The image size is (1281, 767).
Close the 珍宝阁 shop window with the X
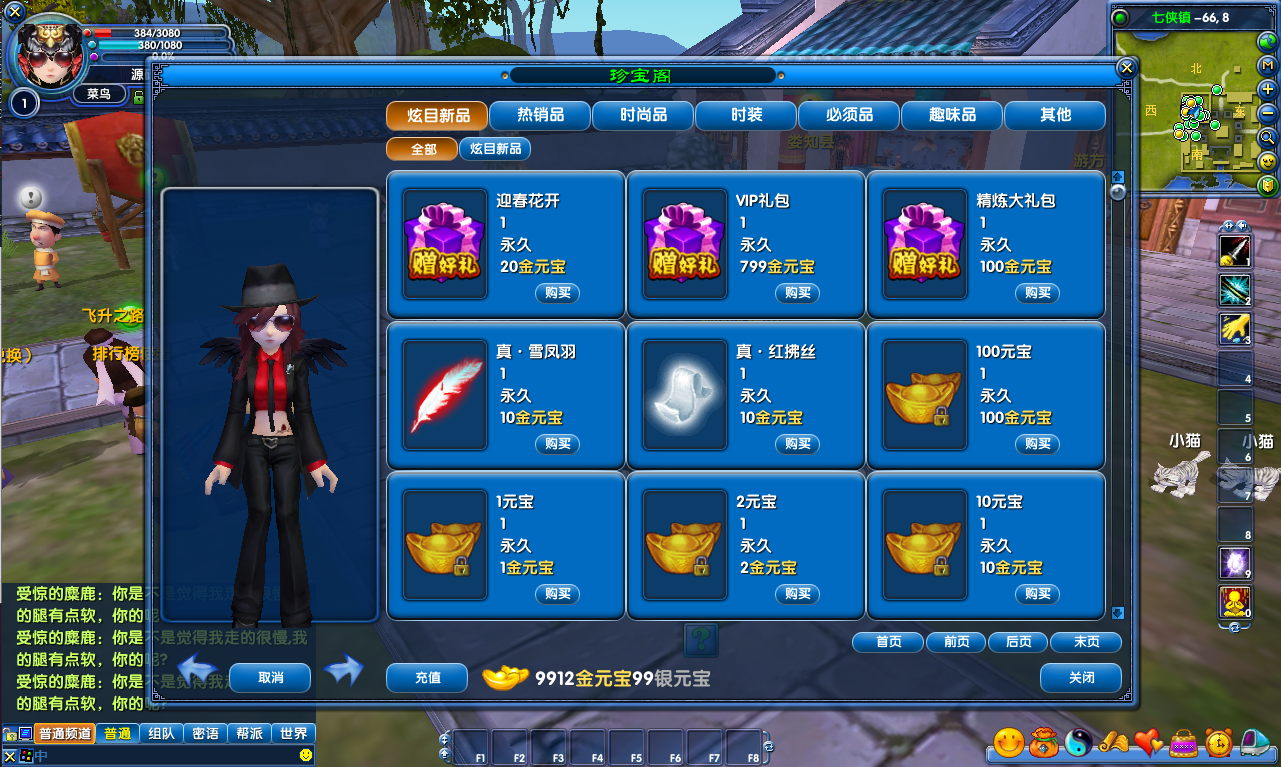pos(1126,67)
